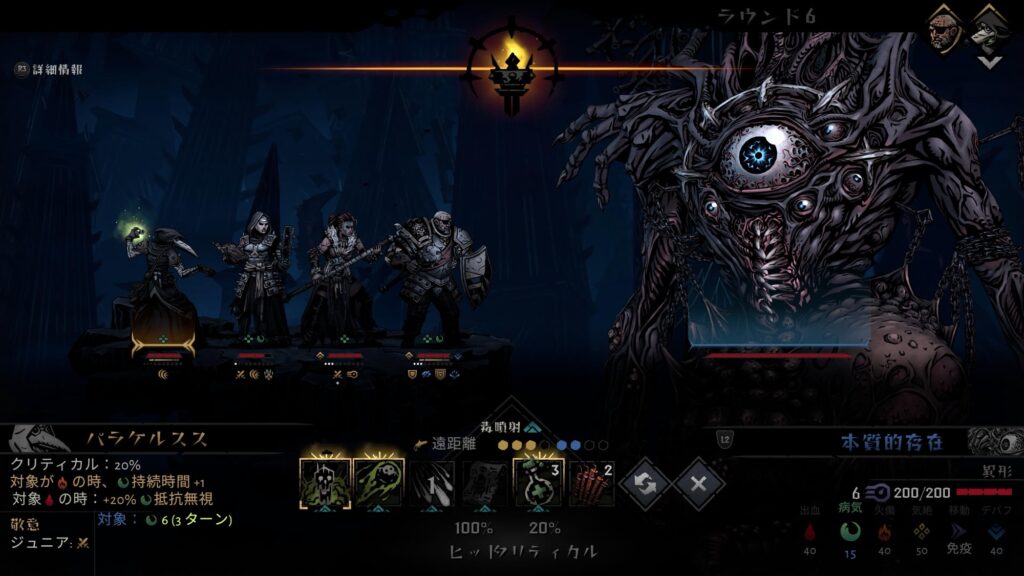1024x576 pixels.
Task: Click the swap arrows diamond button
Action: pyautogui.click(x=645, y=485)
